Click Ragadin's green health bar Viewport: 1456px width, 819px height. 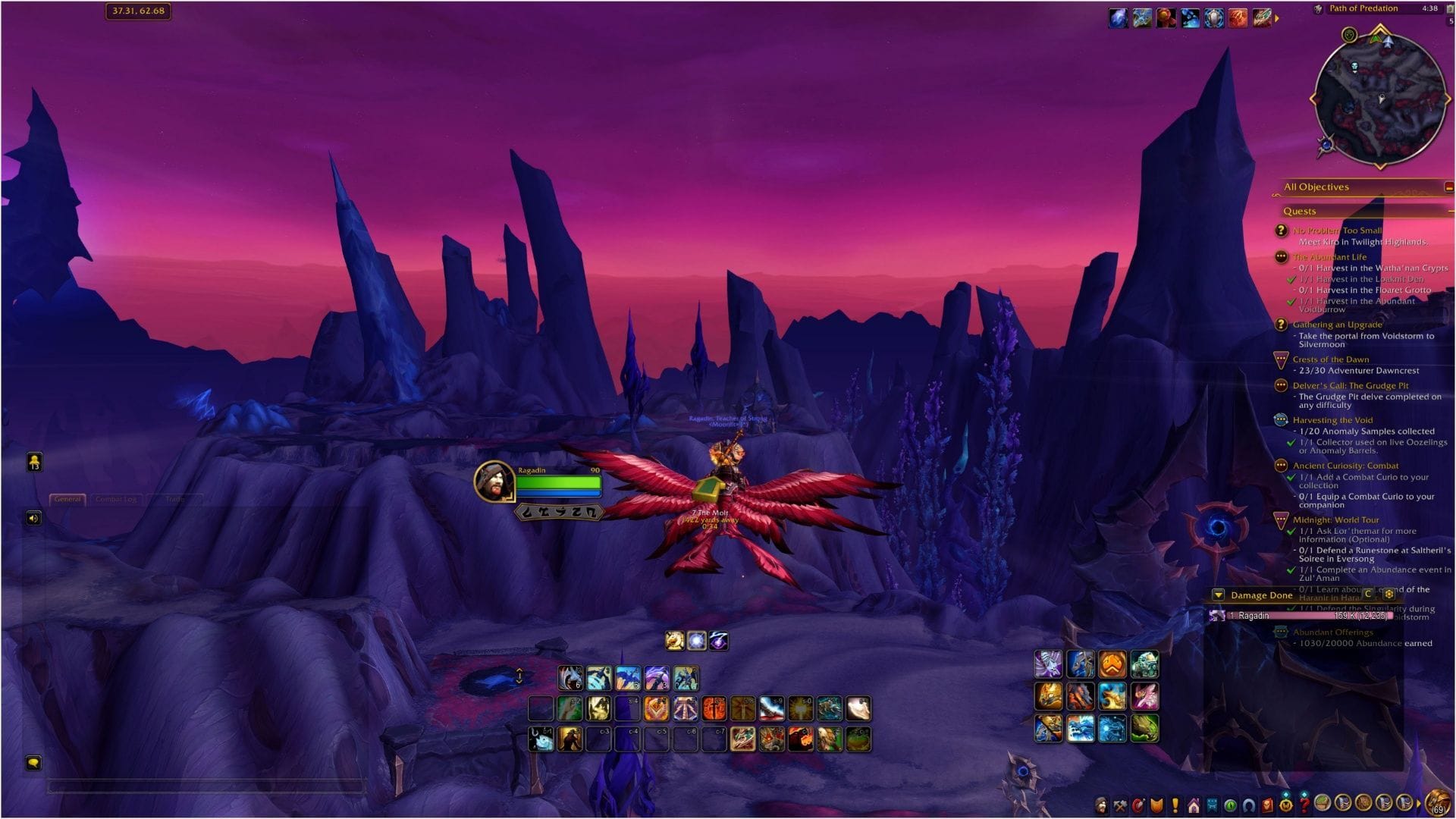pos(559,481)
